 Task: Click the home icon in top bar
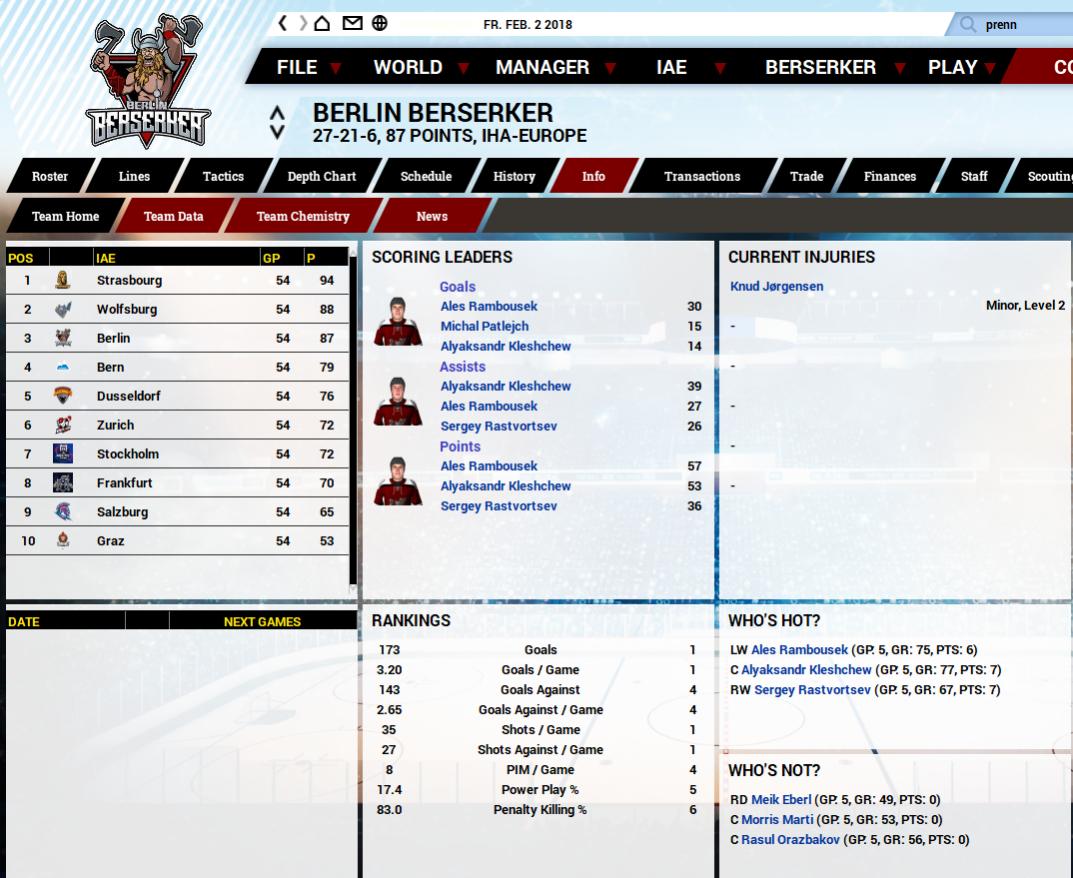[322, 24]
